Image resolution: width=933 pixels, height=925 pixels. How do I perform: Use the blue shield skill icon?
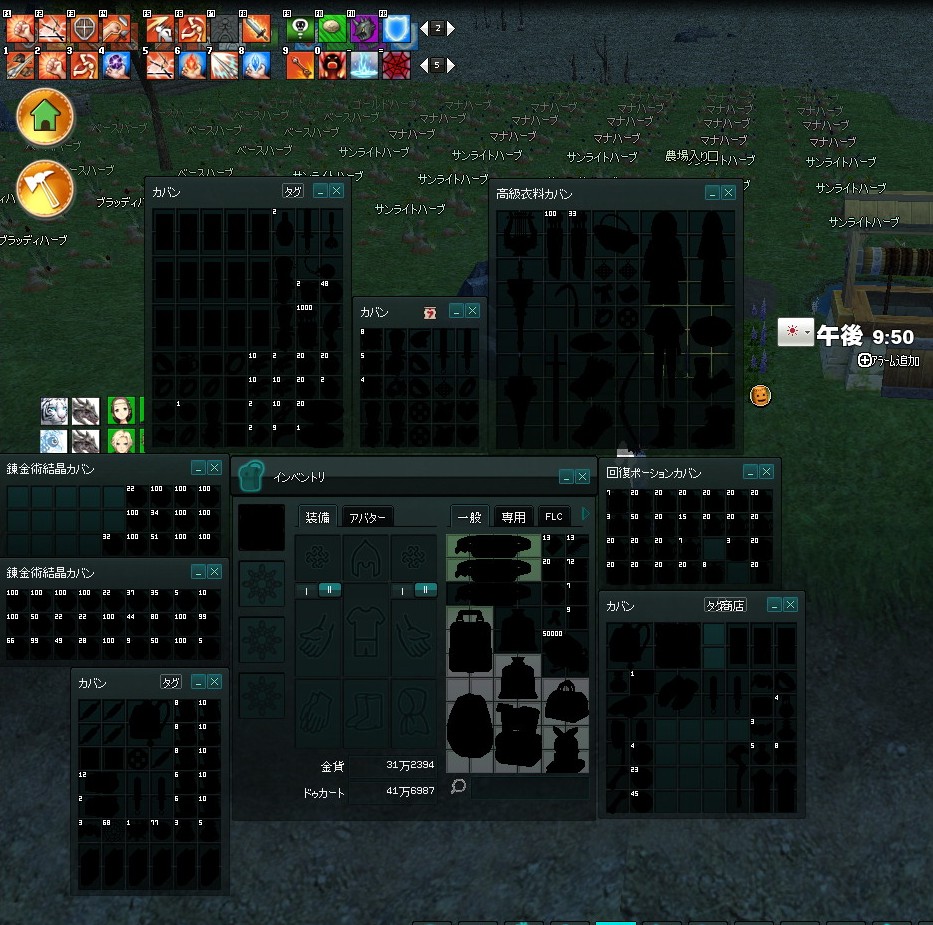(397, 29)
